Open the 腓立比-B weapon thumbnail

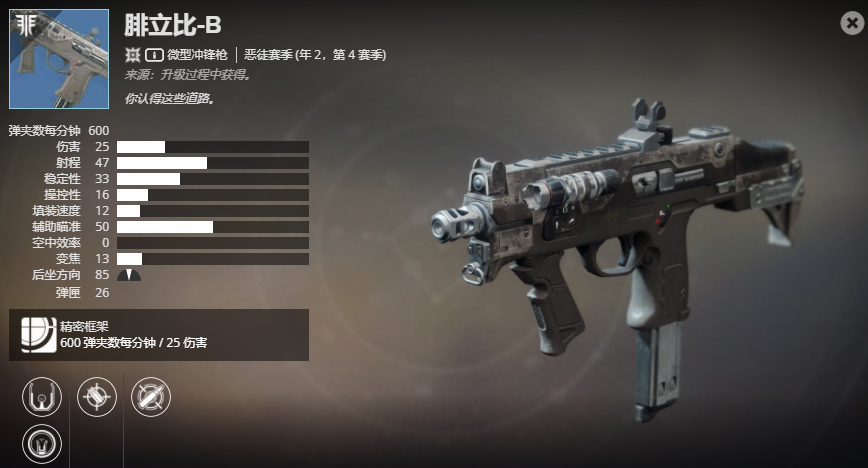58,59
